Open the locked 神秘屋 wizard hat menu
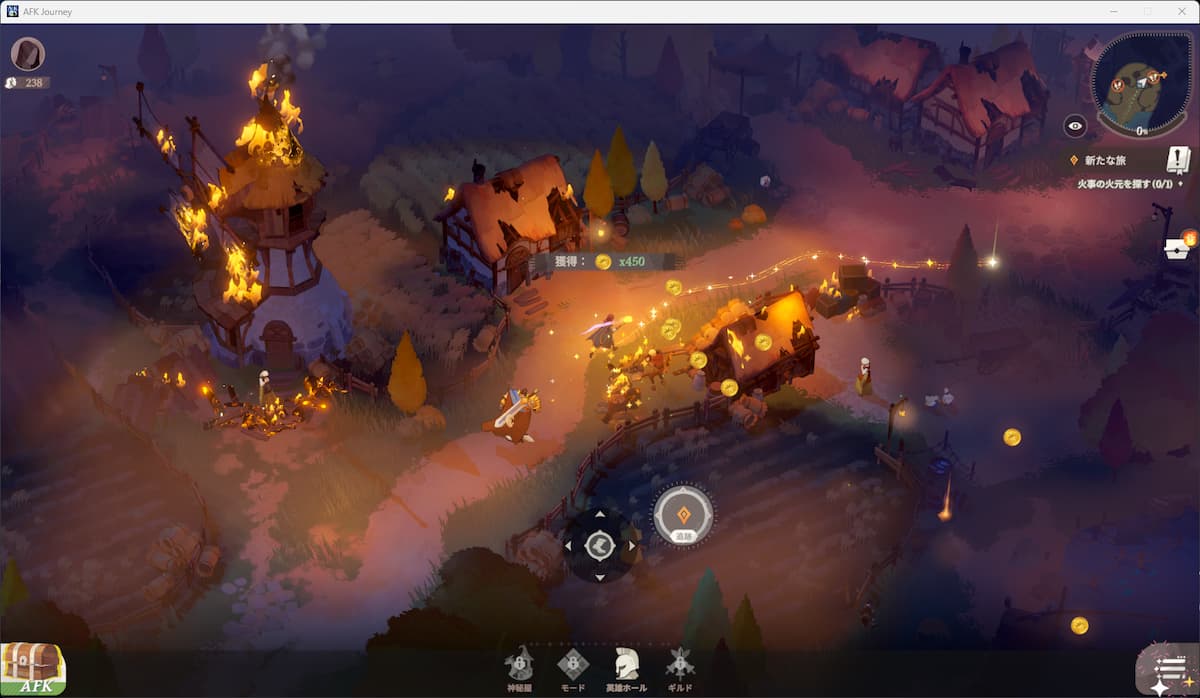1200x698 pixels. (519, 664)
